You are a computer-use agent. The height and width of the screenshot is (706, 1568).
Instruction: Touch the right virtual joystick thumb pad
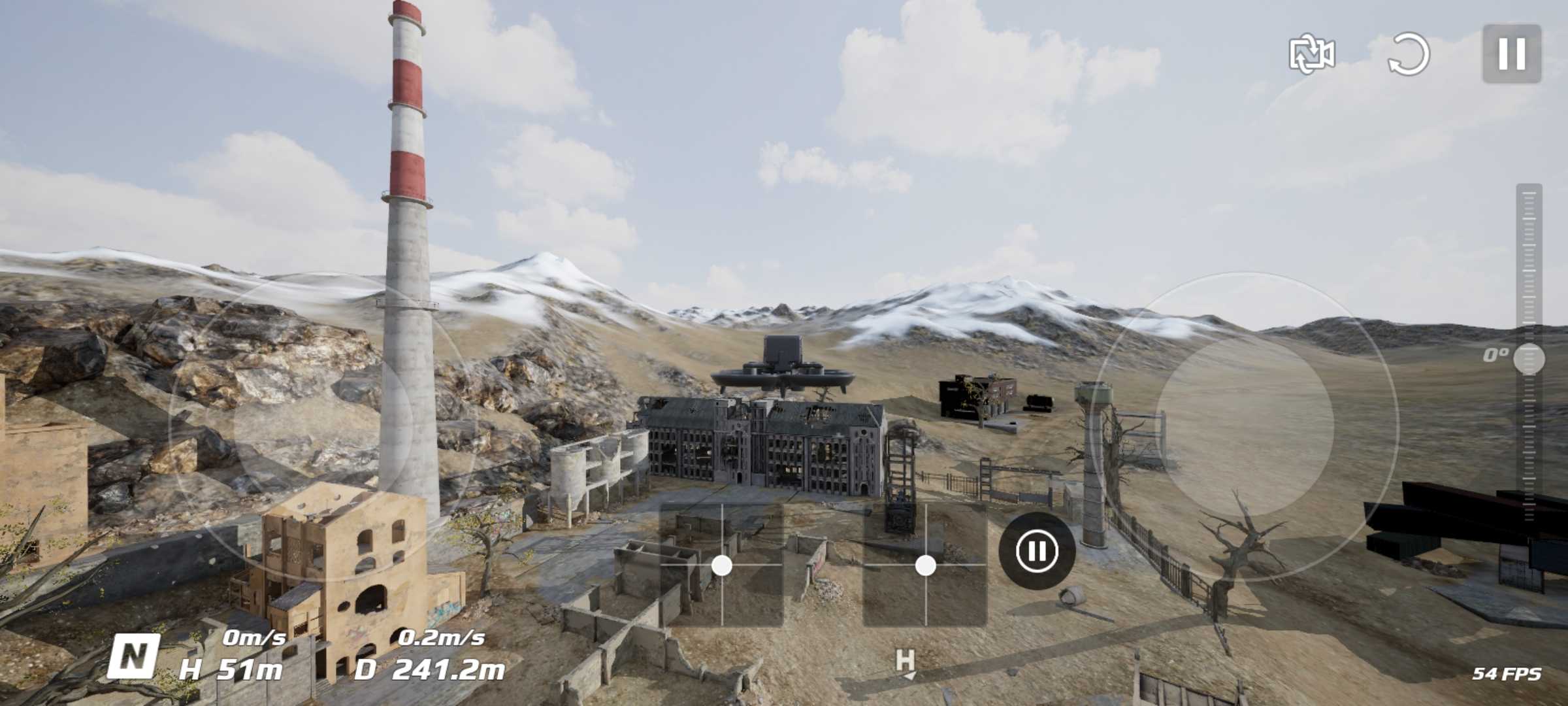click(x=1245, y=426)
